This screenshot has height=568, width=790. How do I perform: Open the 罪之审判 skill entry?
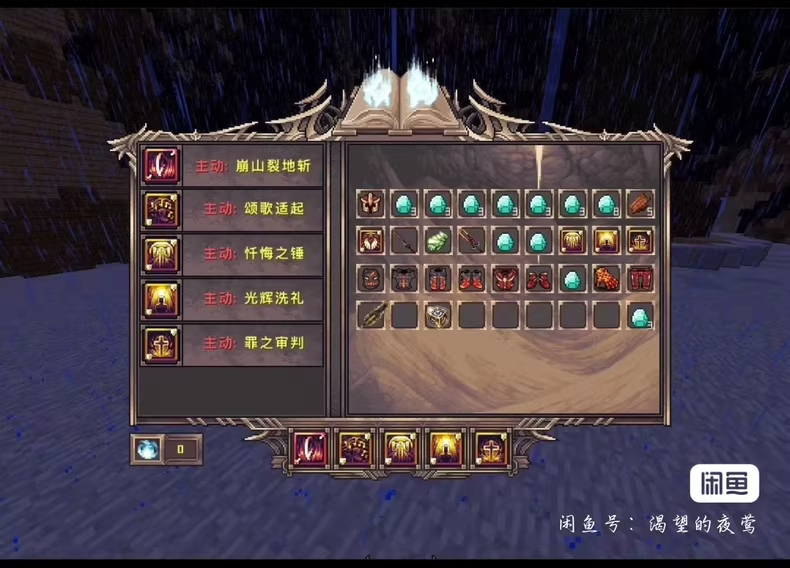click(230, 343)
